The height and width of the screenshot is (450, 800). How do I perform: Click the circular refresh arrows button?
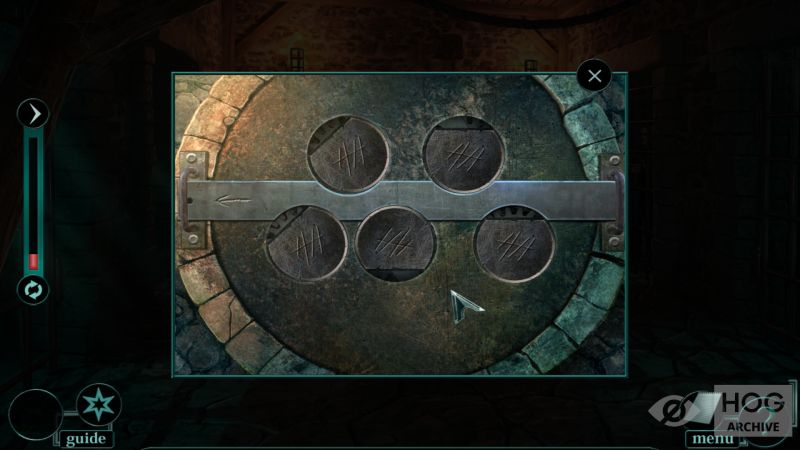click(x=34, y=290)
